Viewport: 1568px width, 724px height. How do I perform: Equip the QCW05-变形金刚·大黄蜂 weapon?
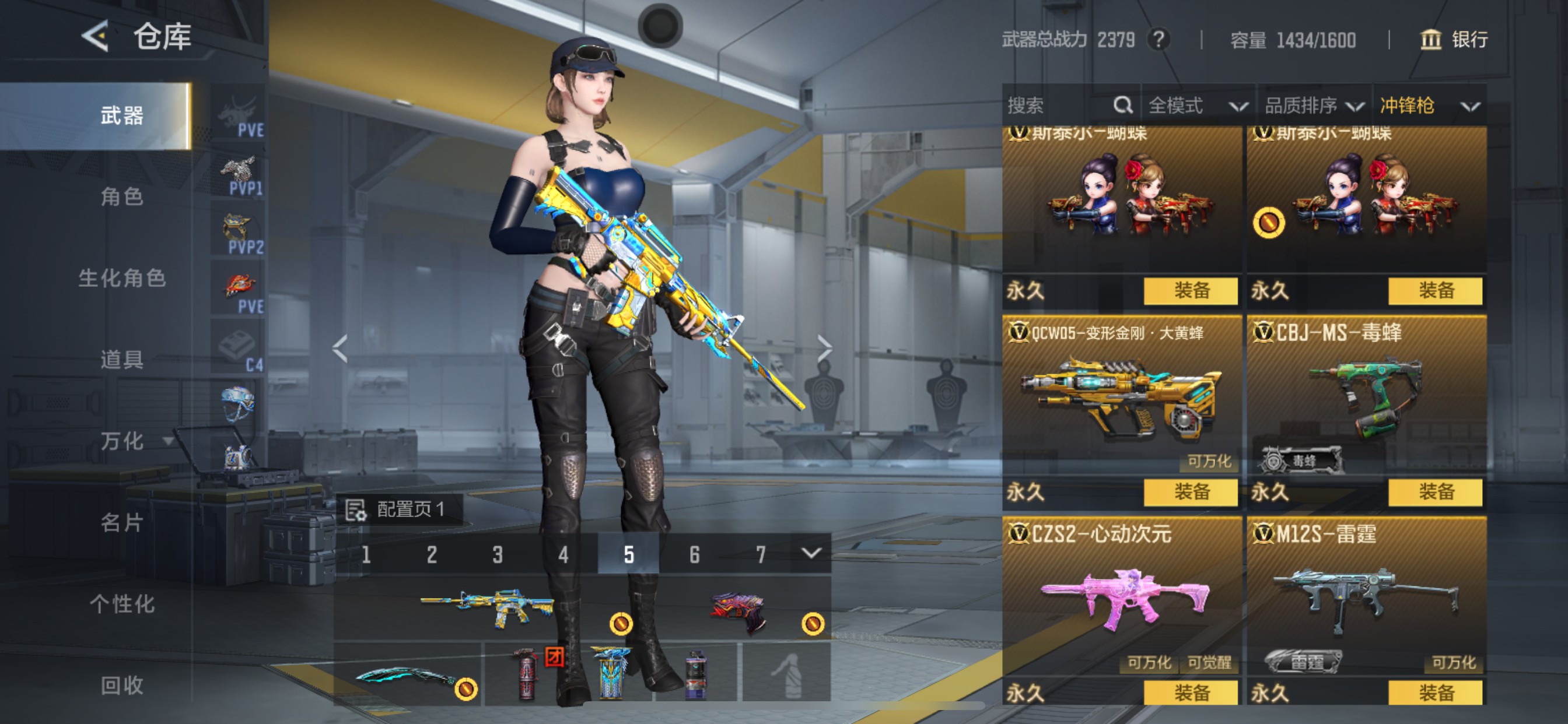pos(1190,491)
